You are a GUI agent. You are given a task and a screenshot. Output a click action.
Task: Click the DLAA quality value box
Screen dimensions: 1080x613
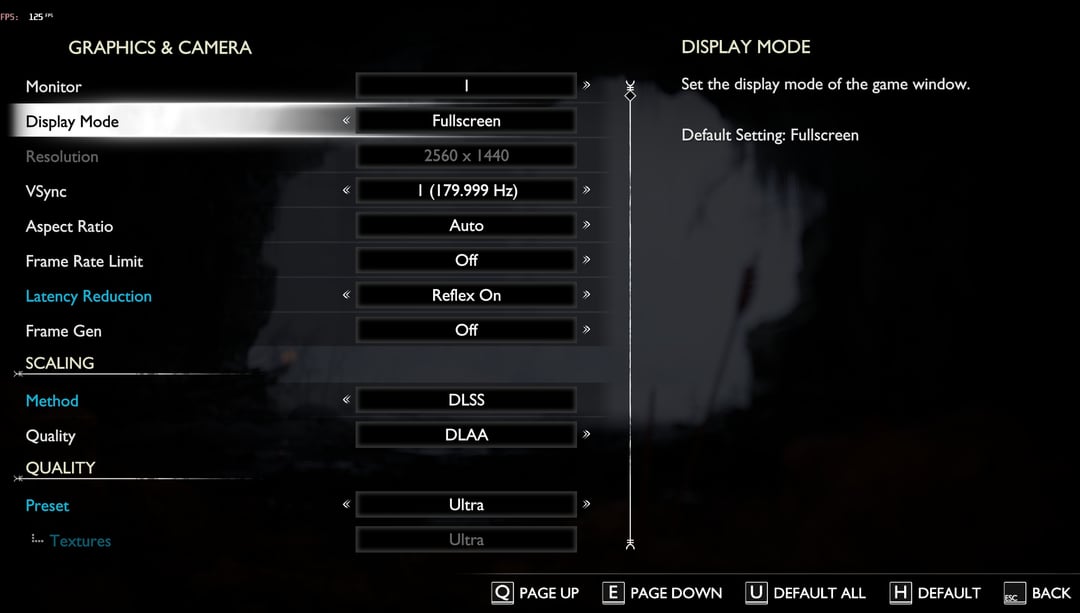(x=466, y=435)
